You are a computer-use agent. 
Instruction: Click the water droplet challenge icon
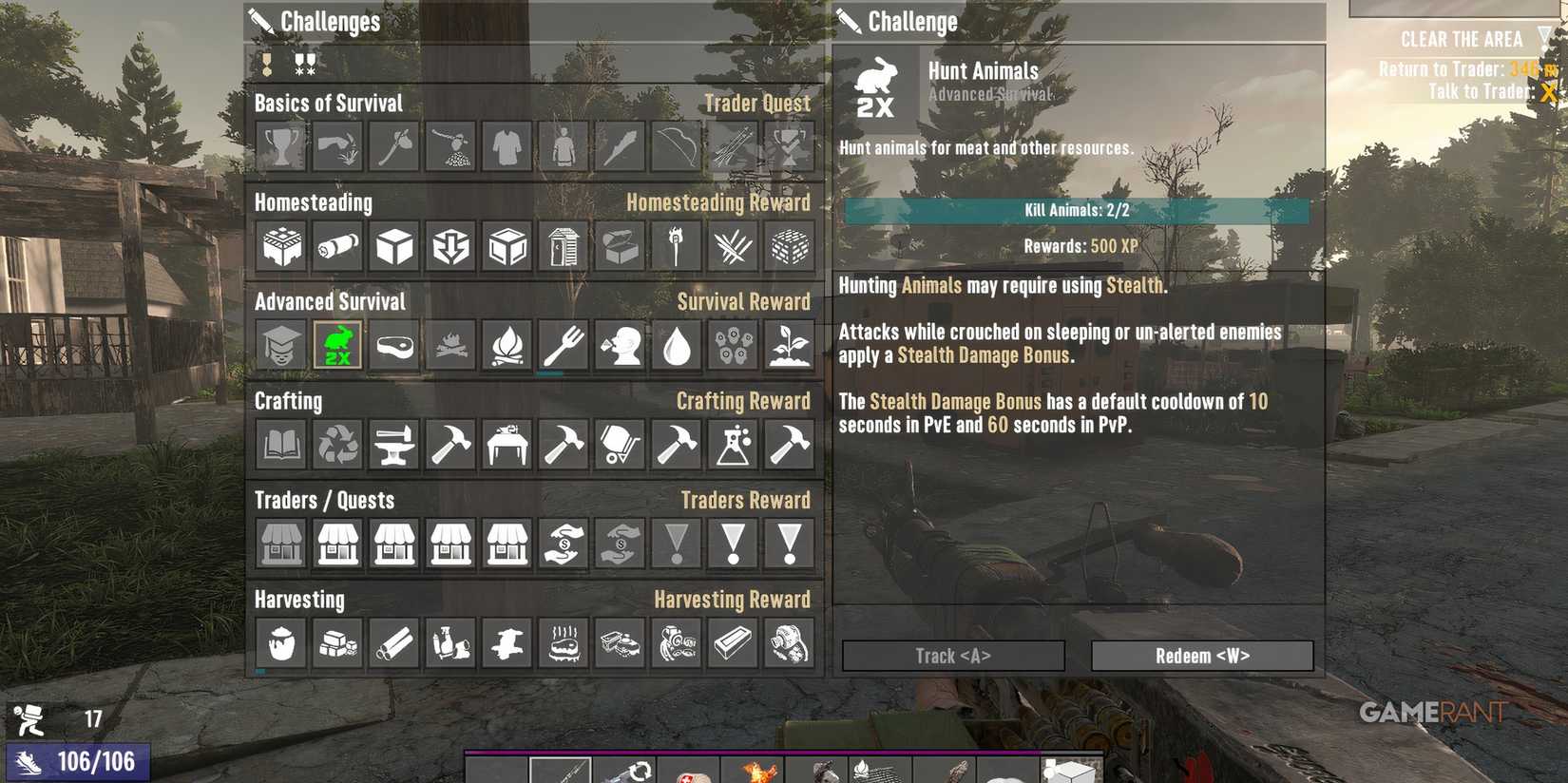675,346
